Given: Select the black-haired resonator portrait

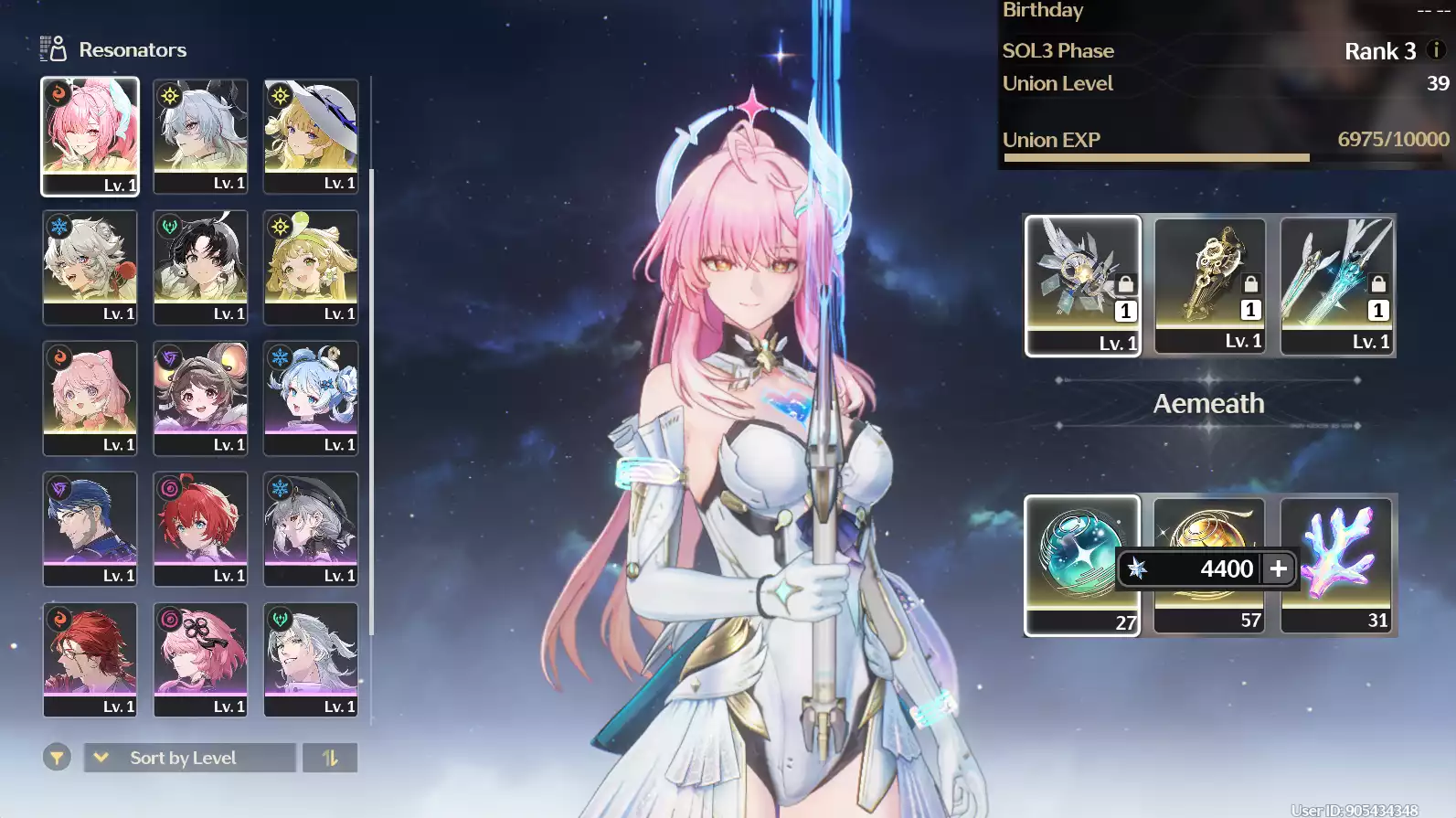Looking at the screenshot, I should (x=200, y=267).
